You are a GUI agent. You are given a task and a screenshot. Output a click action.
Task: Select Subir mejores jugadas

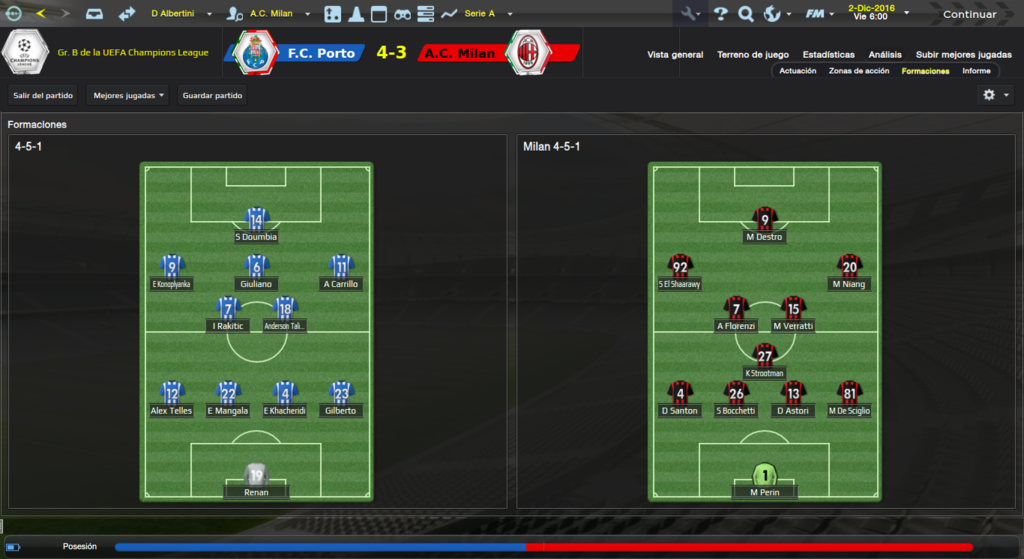pos(963,55)
